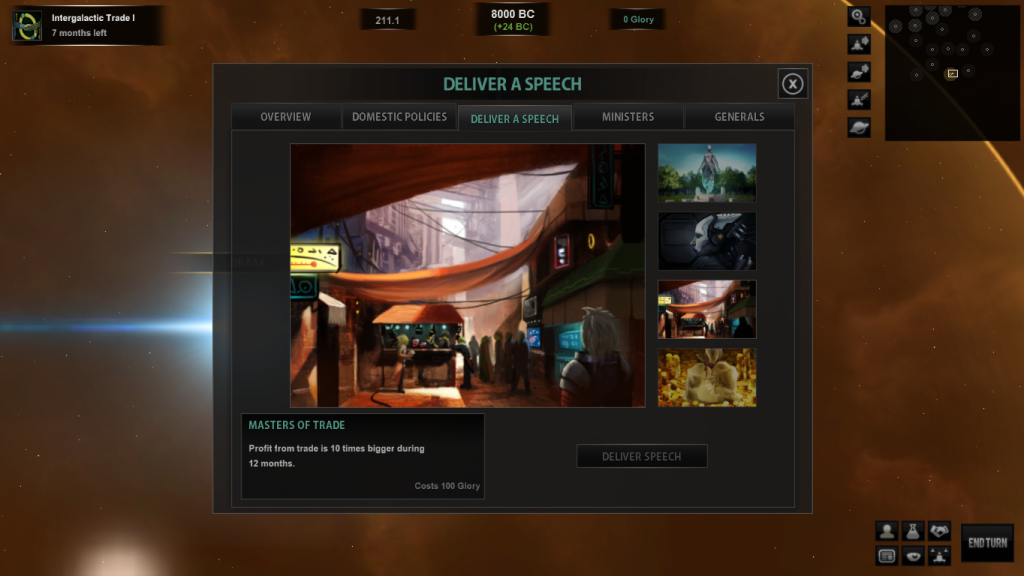Pick the gold treasure speech thumbnail
Viewport: 1024px width, 576px height.
click(707, 377)
